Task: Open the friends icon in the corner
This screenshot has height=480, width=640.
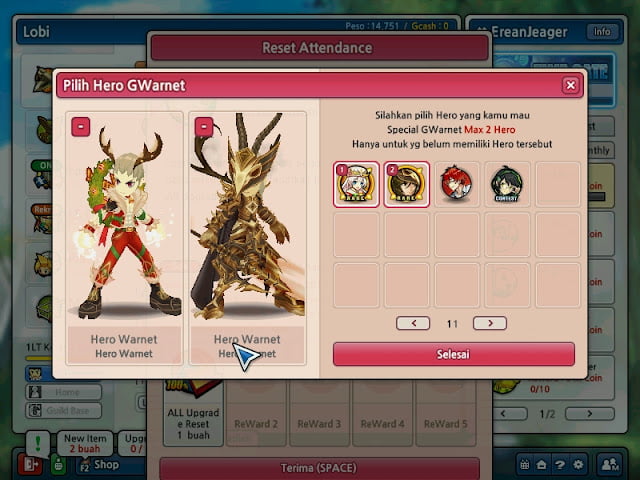Action: coord(609,464)
